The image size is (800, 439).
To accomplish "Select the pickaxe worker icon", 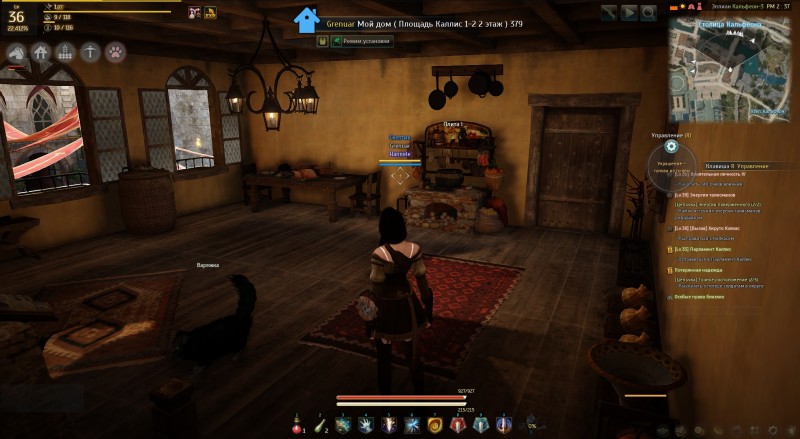I will [91, 51].
